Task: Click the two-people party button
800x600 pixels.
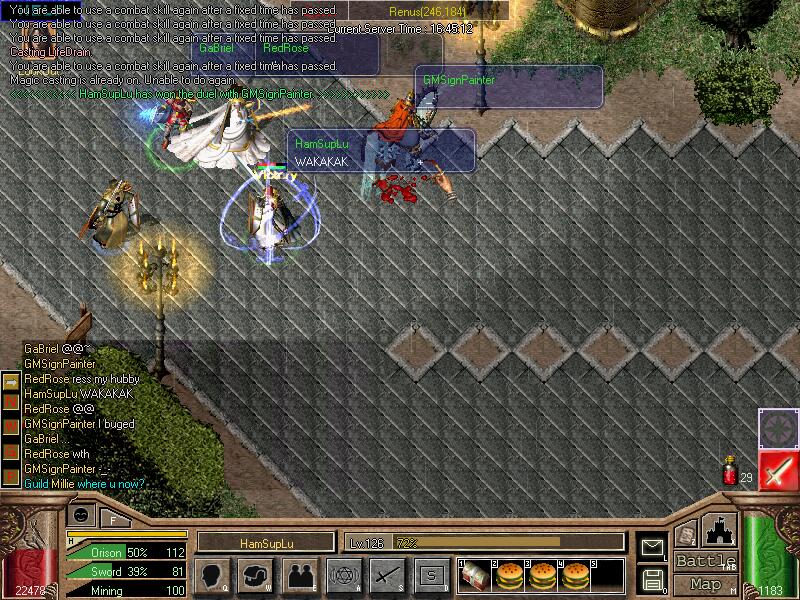Action: (299, 574)
